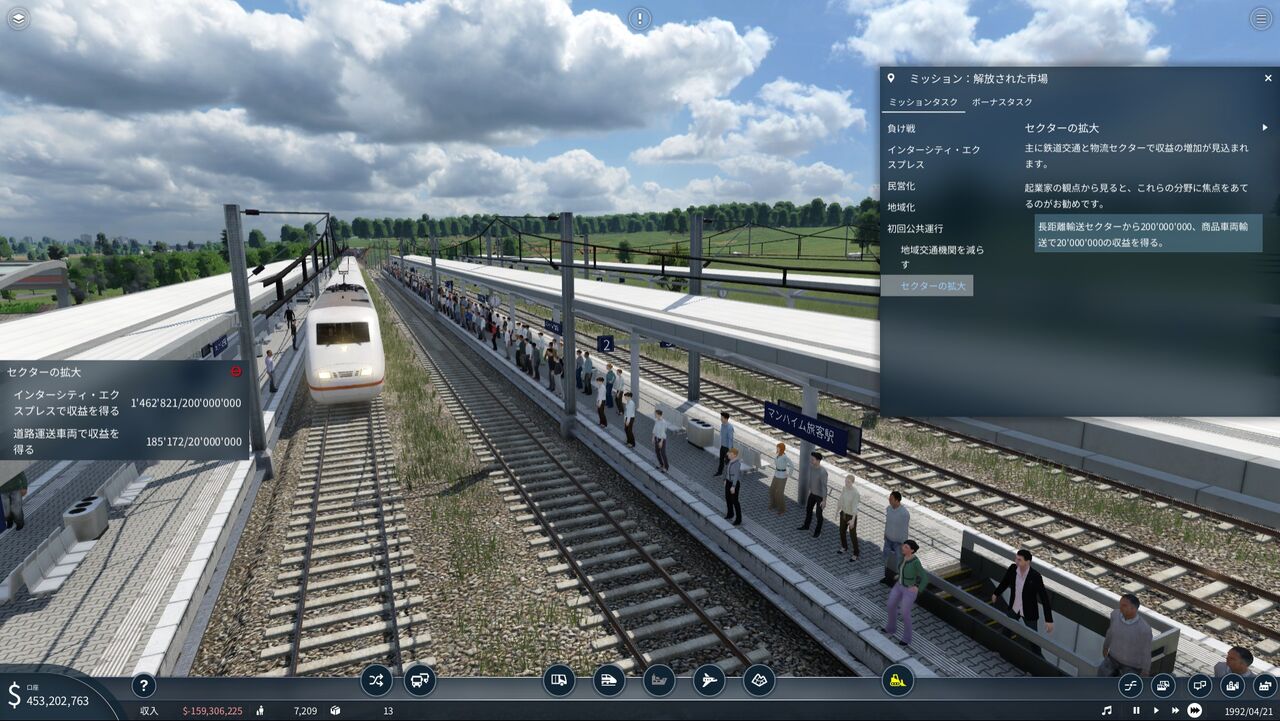Image resolution: width=1280 pixels, height=721 pixels.
Task: Set the fastest game speed
Action: 1195,711
